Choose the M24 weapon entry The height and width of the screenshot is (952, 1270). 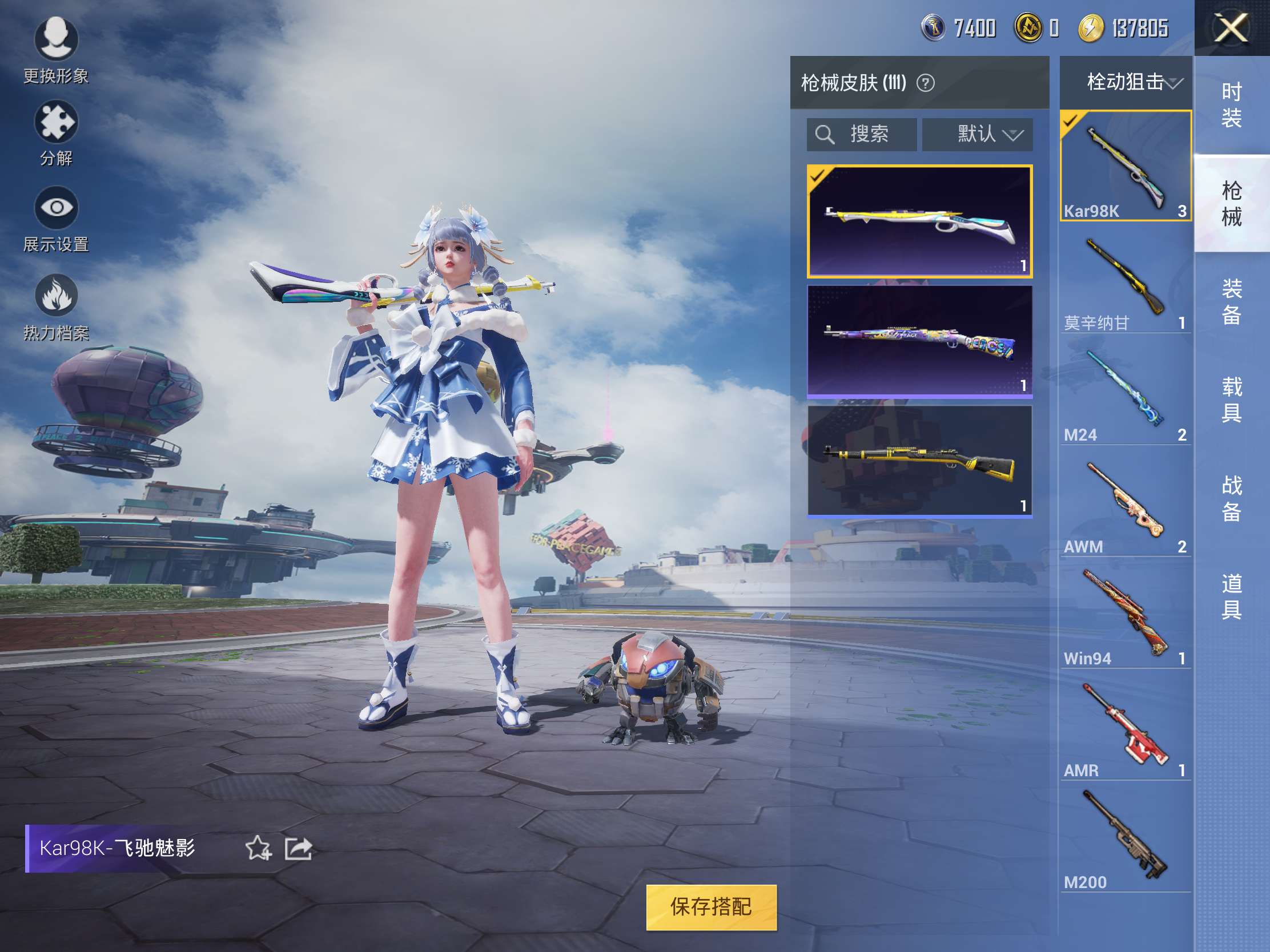[x=1125, y=393]
